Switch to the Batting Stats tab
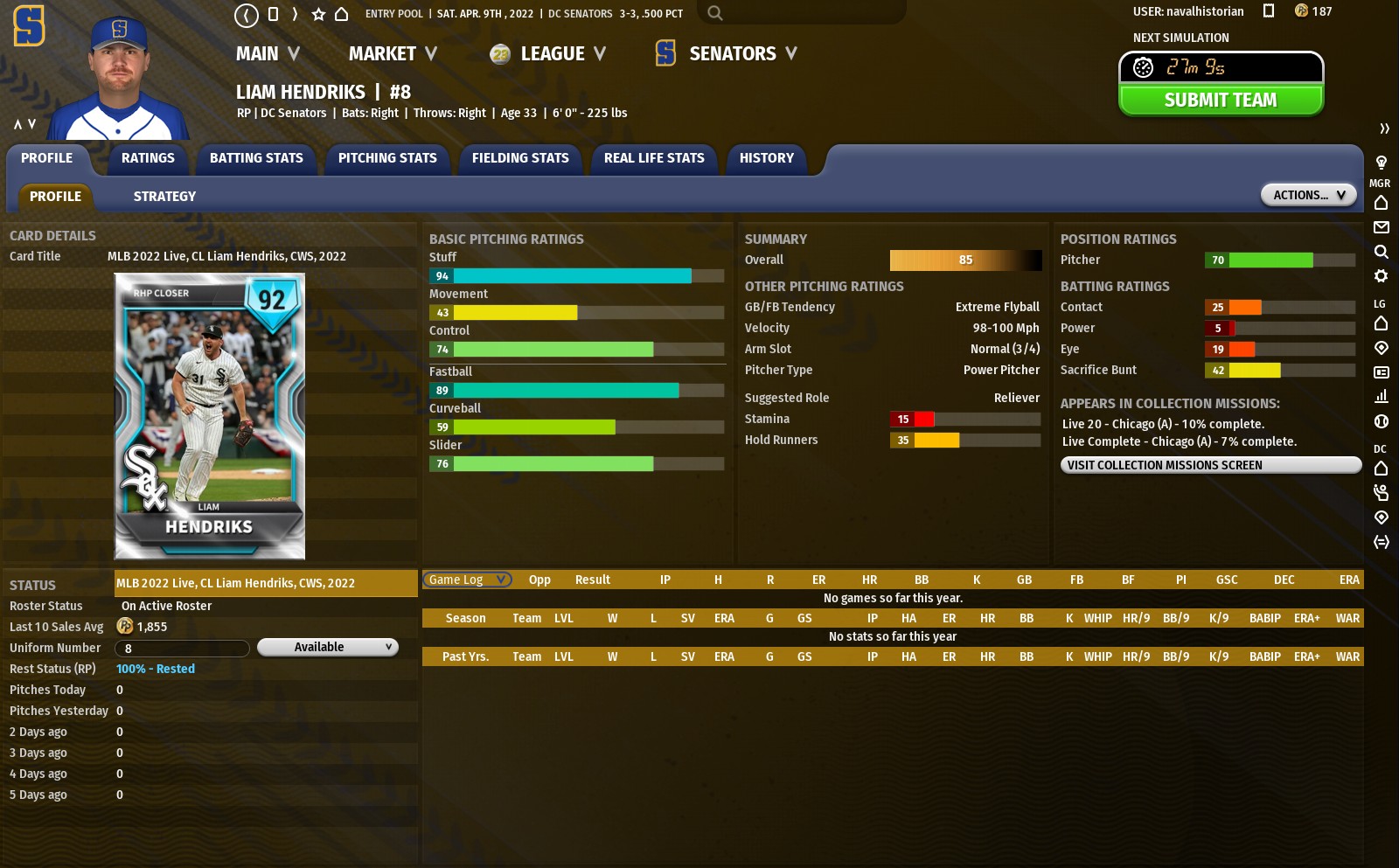 (256, 158)
